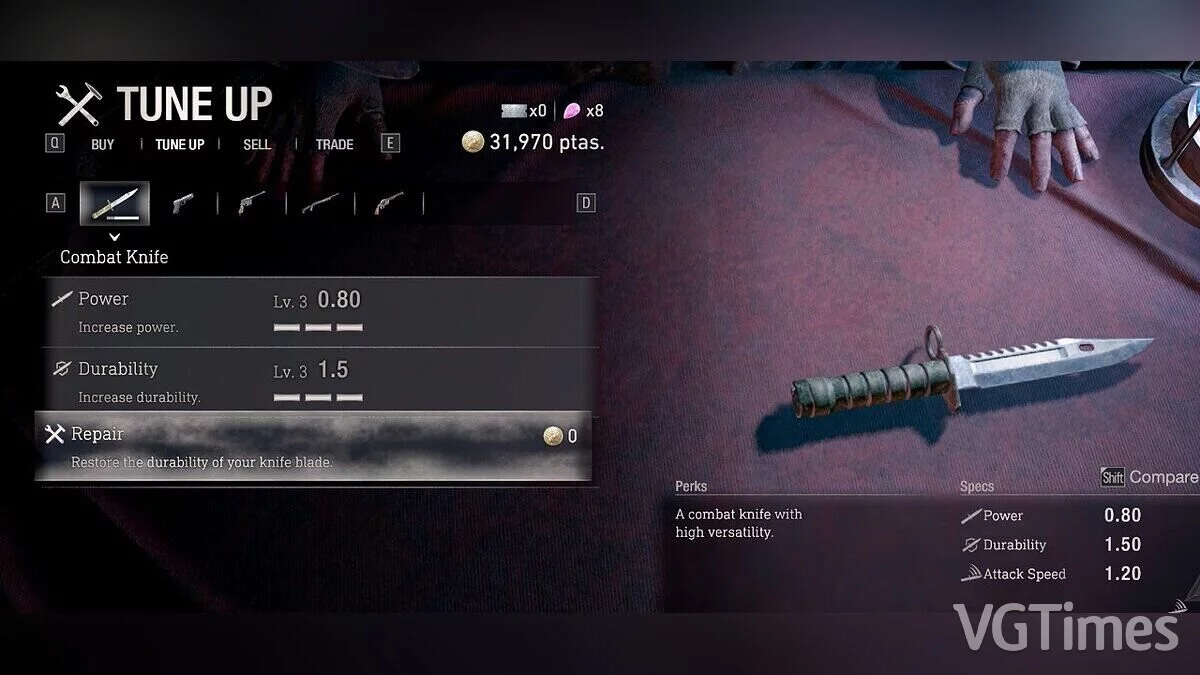Choose the revolver weapon icon
This screenshot has height=675, width=1200.
pyautogui.click(x=388, y=203)
